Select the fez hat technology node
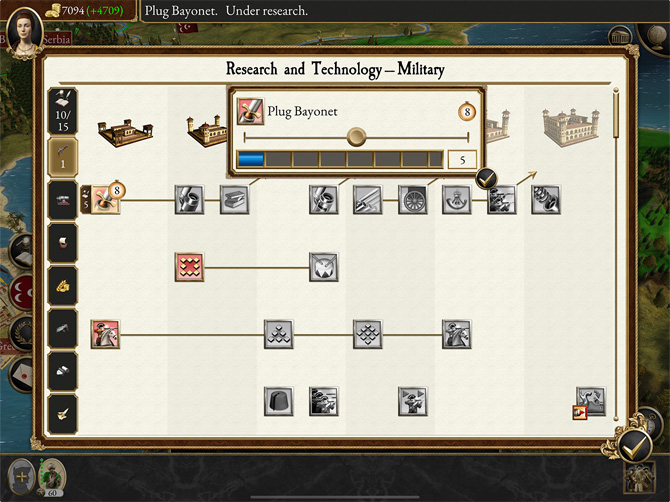The width and height of the screenshot is (670, 502). [278, 401]
